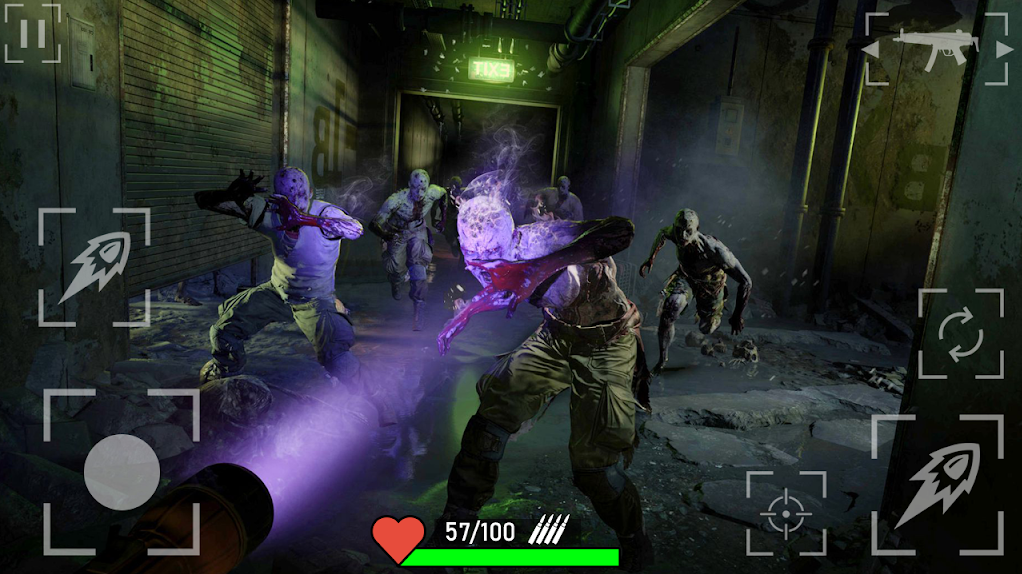Tap the submachine gun weapon icon

[x=937, y=49]
